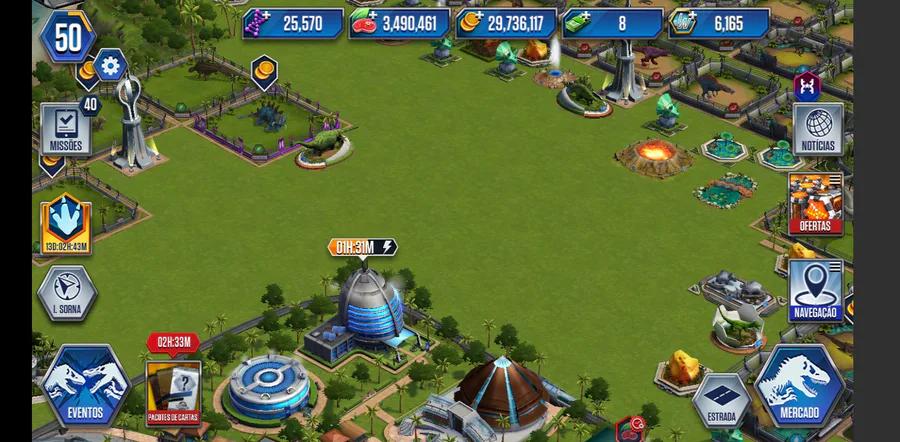This screenshot has height=442, width=900.
Task: Open the Notícias news button
Action: pyautogui.click(x=818, y=130)
